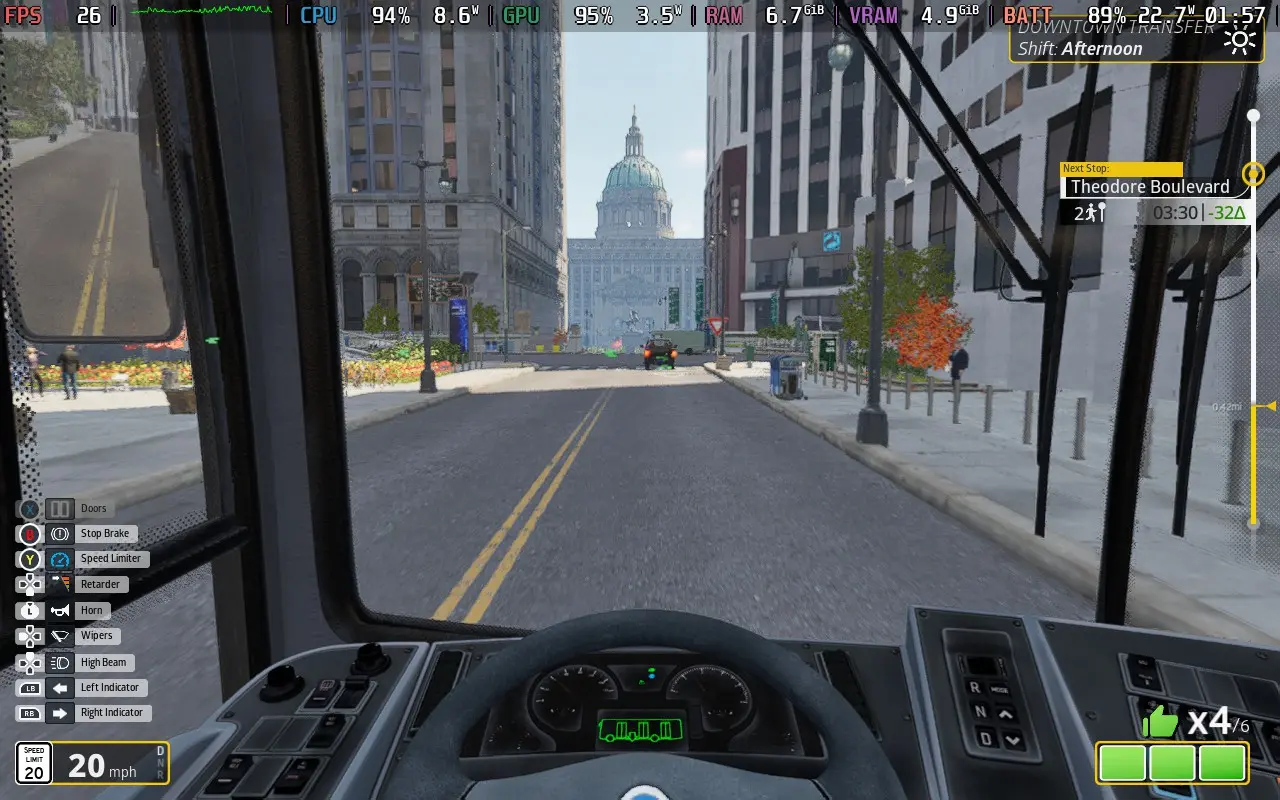Toggle the Left Indicator
The width and height of the screenshot is (1280, 800).
coord(58,687)
